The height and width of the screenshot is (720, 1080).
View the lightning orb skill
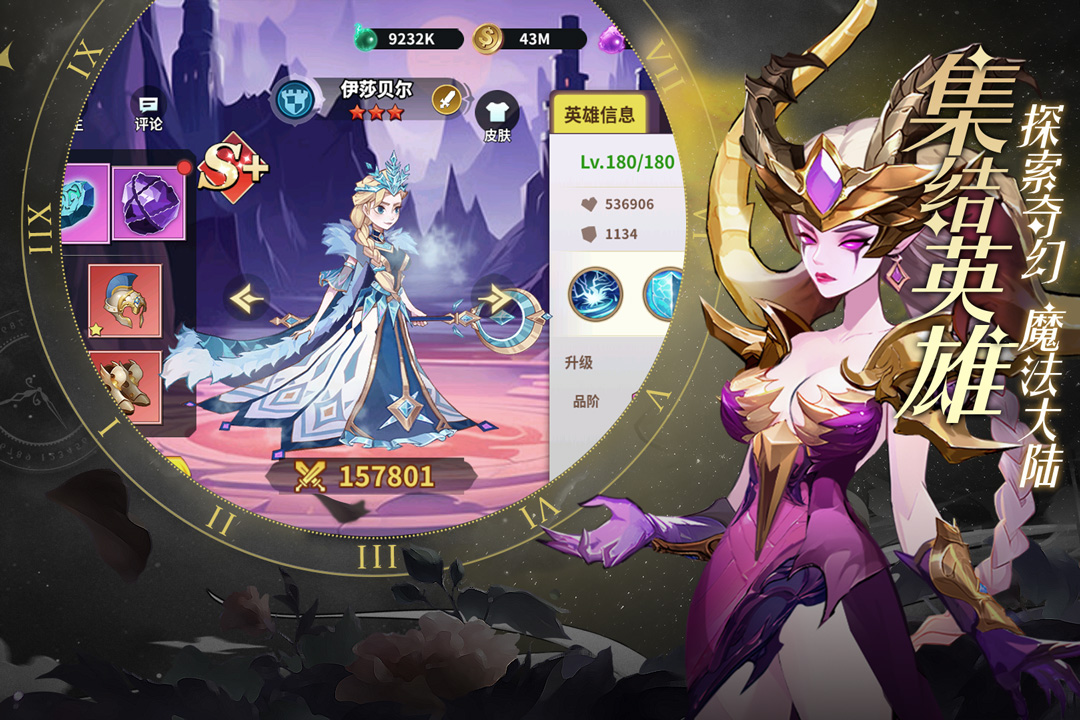[596, 294]
